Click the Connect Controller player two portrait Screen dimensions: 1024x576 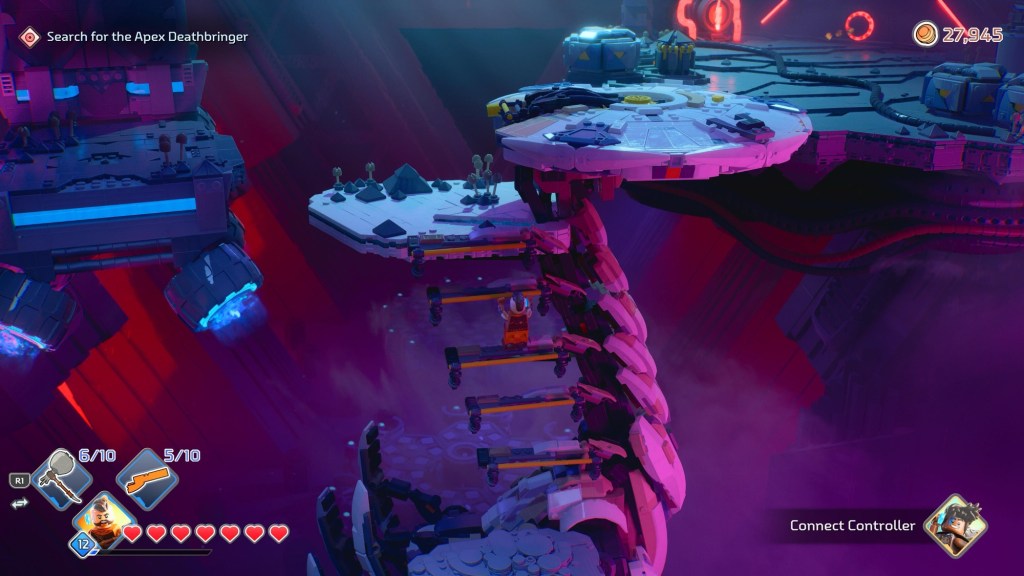954,525
